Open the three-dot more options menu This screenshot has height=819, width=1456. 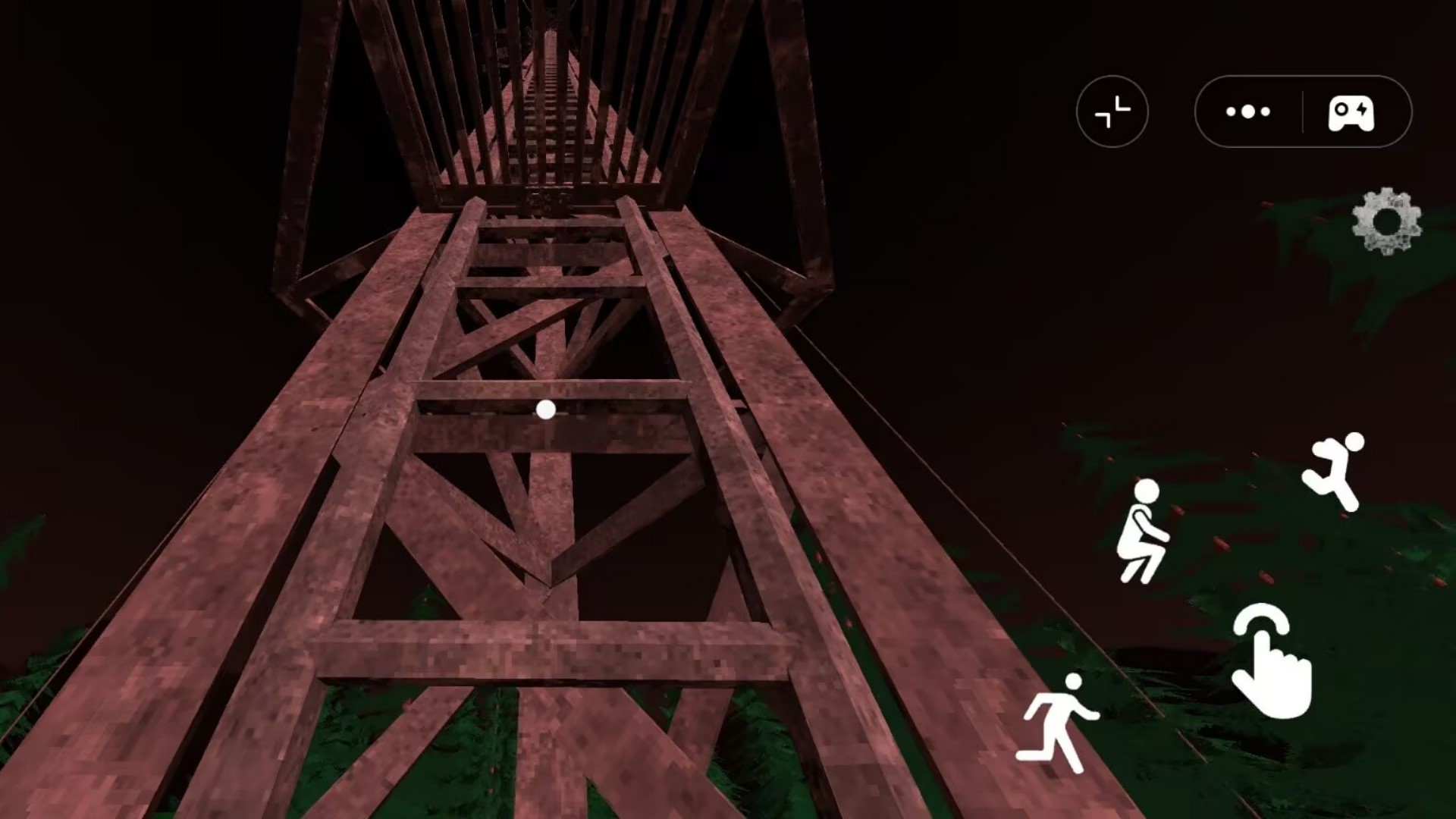(1247, 112)
